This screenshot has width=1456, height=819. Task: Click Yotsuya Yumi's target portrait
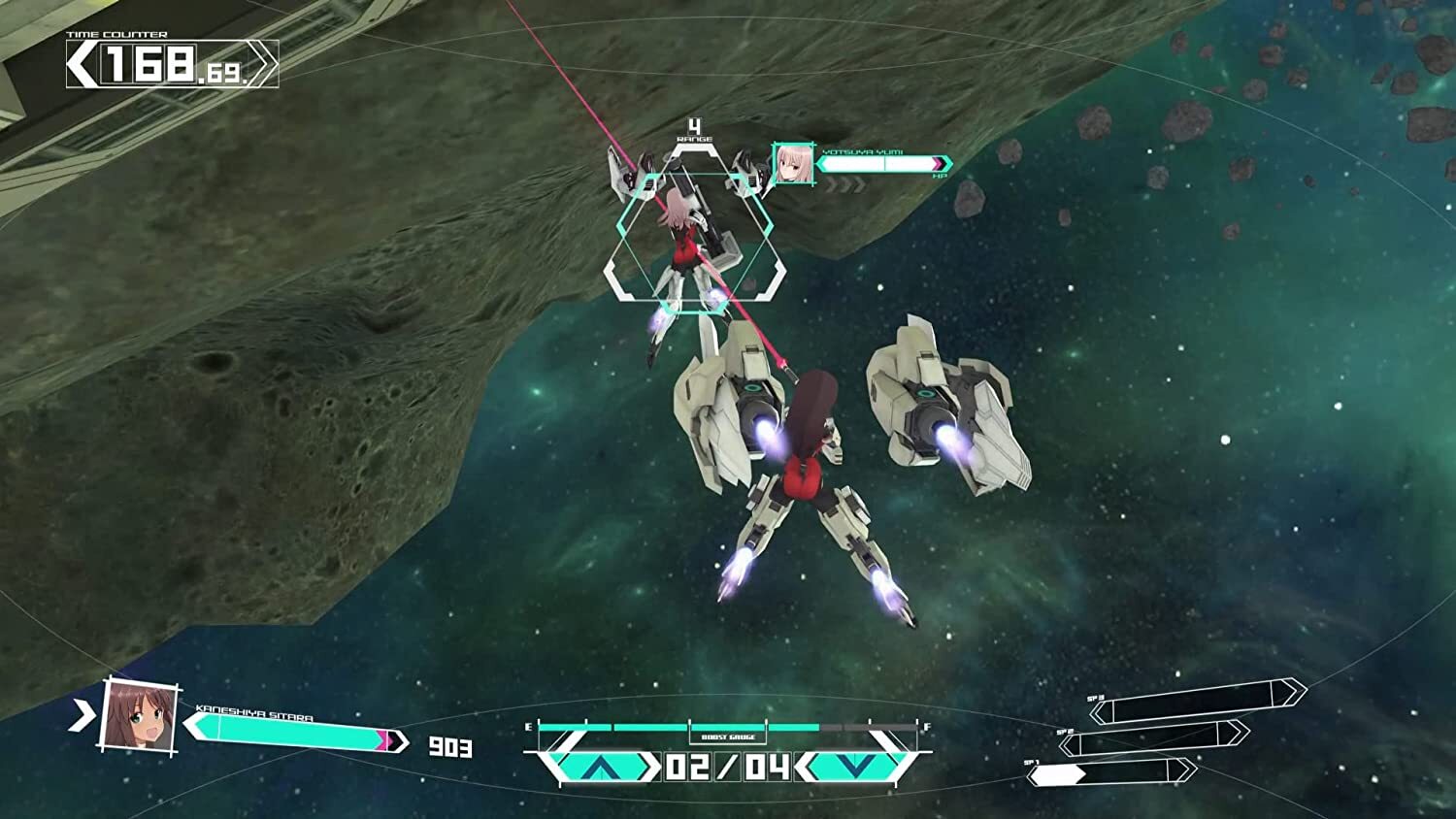click(793, 164)
